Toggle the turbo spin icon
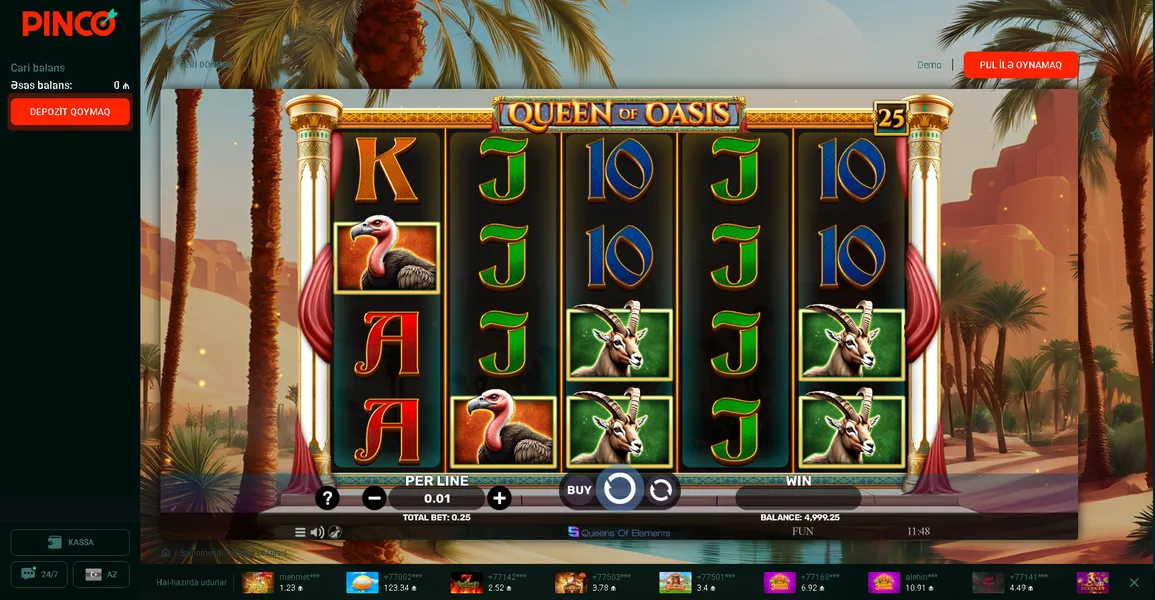 click(x=335, y=532)
